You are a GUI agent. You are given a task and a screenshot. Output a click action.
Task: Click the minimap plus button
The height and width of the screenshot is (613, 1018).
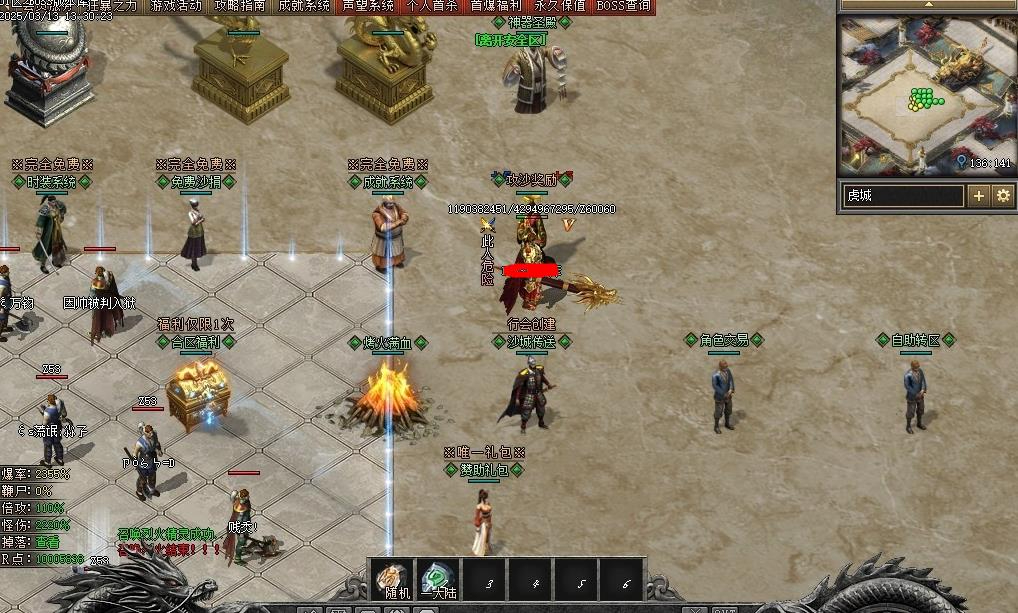979,196
